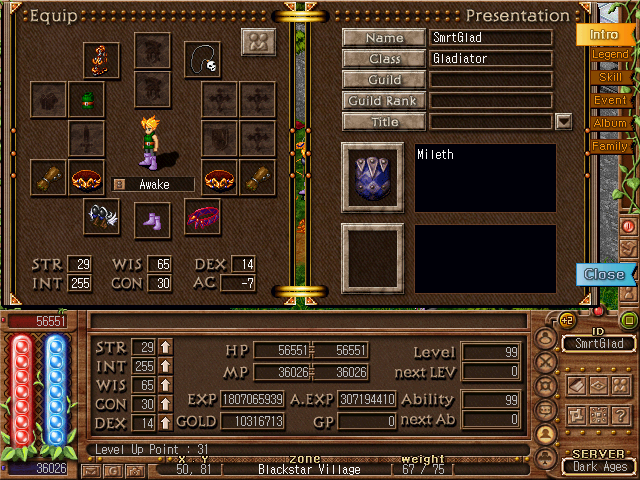Open the Title dropdown arrow
This screenshot has height=480, width=640.
point(563,122)
